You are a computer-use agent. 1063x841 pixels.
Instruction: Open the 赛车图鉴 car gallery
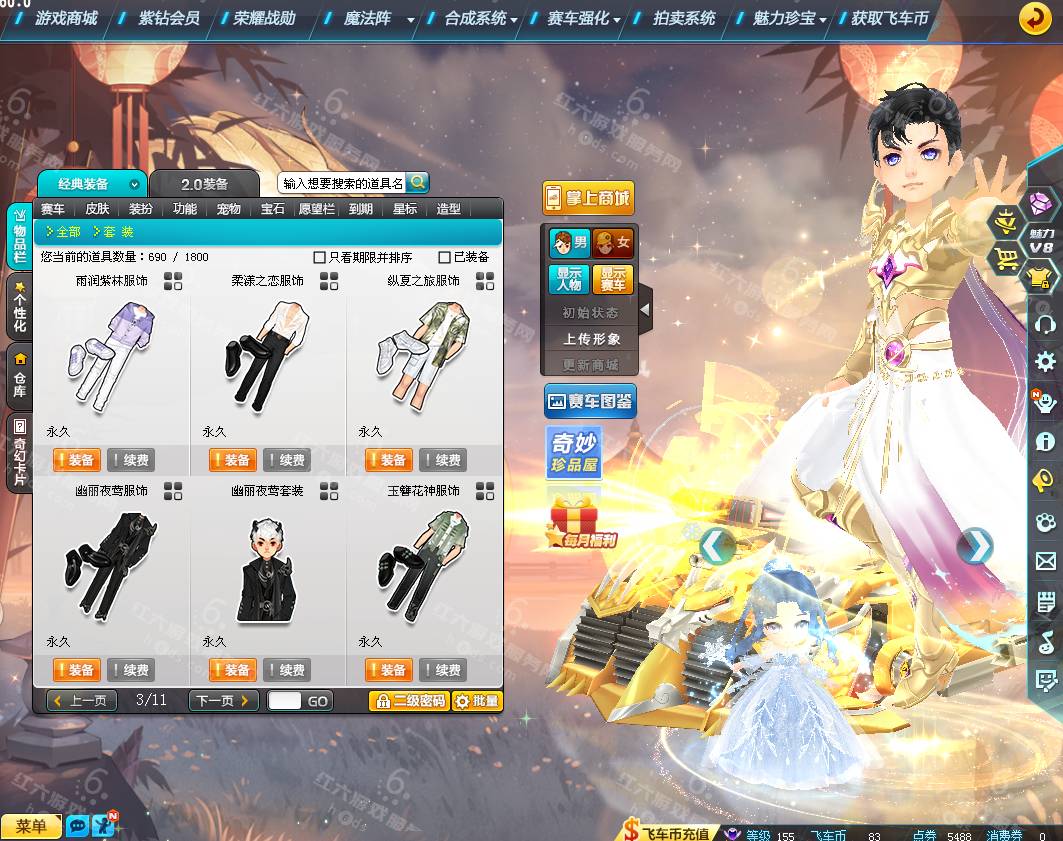coord(590,402)
